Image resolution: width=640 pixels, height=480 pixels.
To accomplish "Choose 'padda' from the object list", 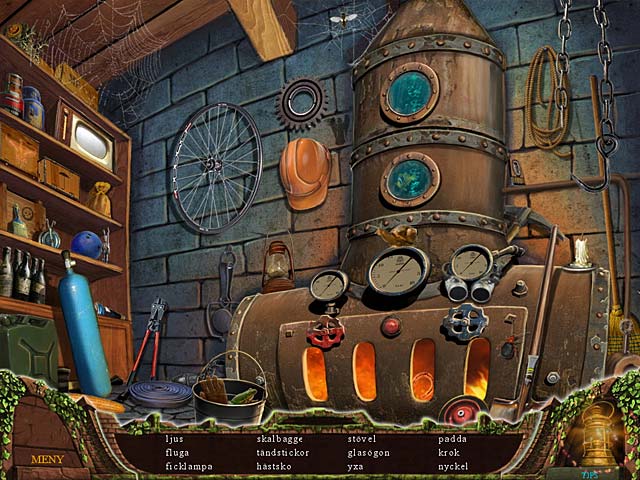I will click(451, 439).
